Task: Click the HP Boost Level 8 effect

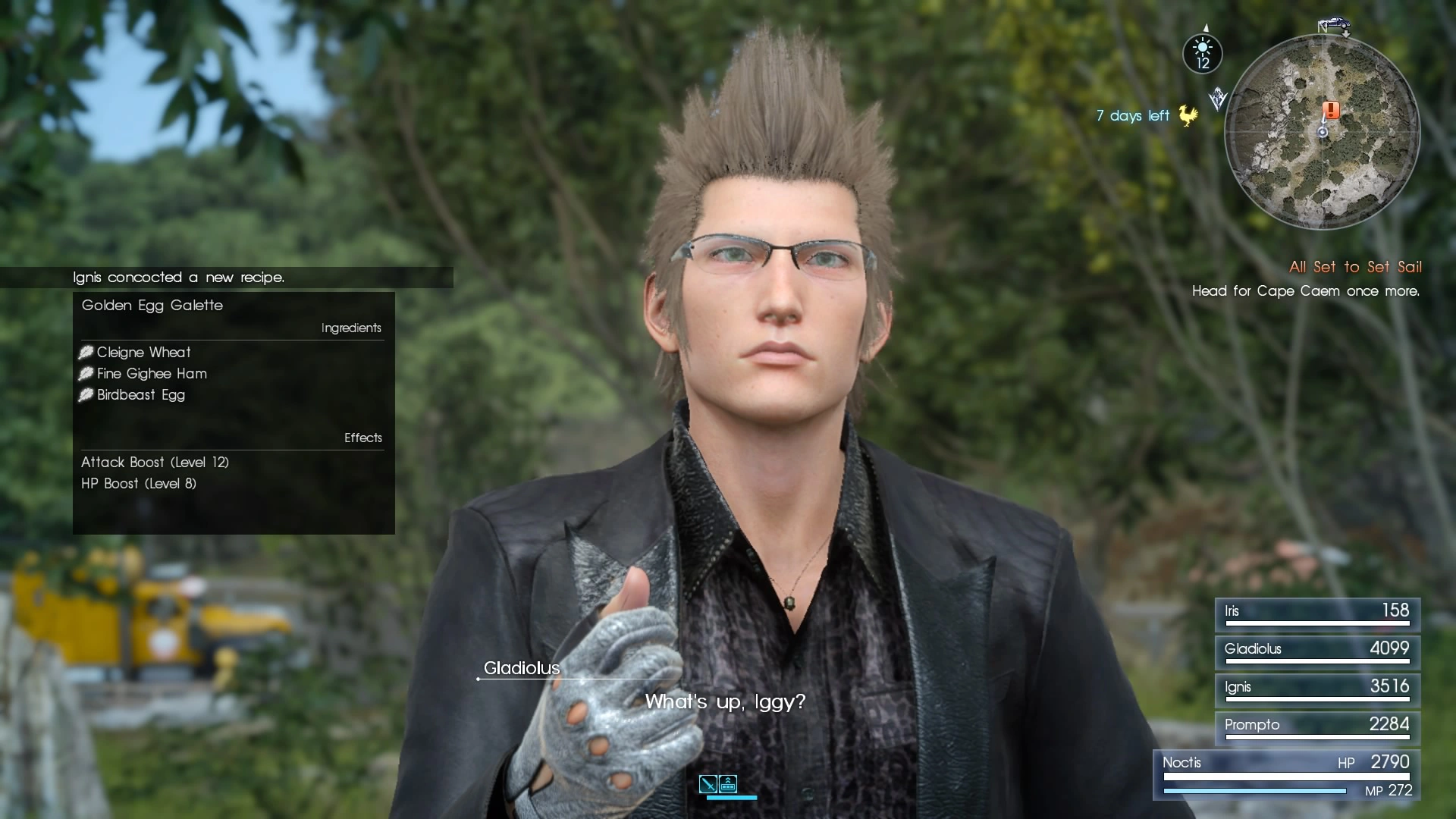Action: (138, 483)
